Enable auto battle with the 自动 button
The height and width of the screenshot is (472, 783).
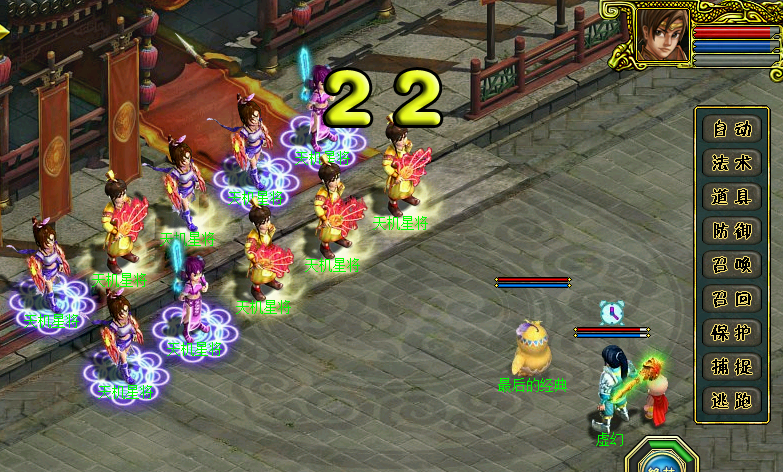(x=731, y=129)
